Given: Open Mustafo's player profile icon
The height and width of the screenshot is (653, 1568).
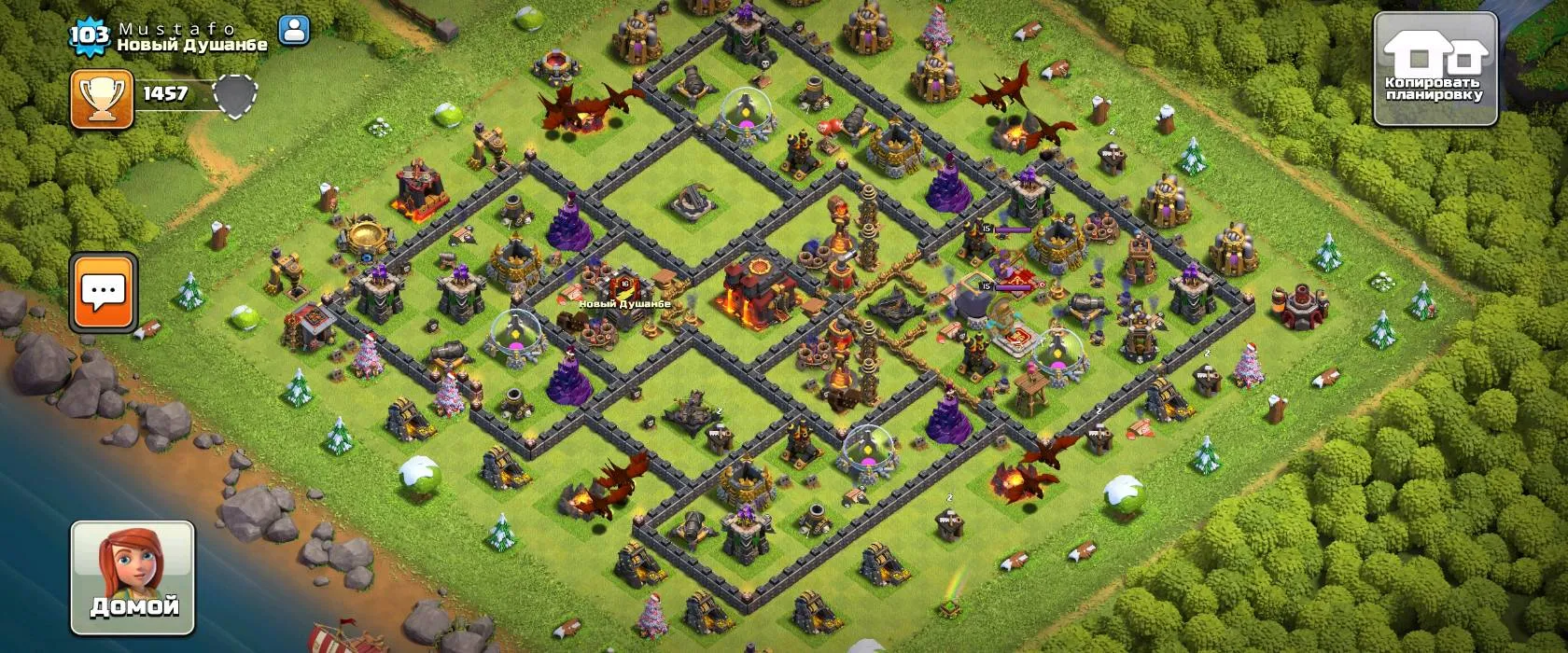Looking at the screenshot, I should [294, 30].
